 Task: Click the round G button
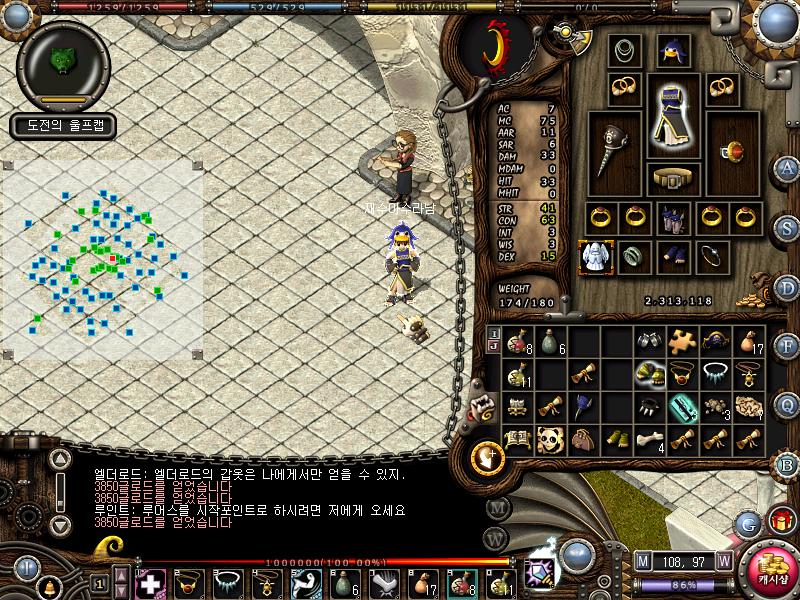point(748,521)
